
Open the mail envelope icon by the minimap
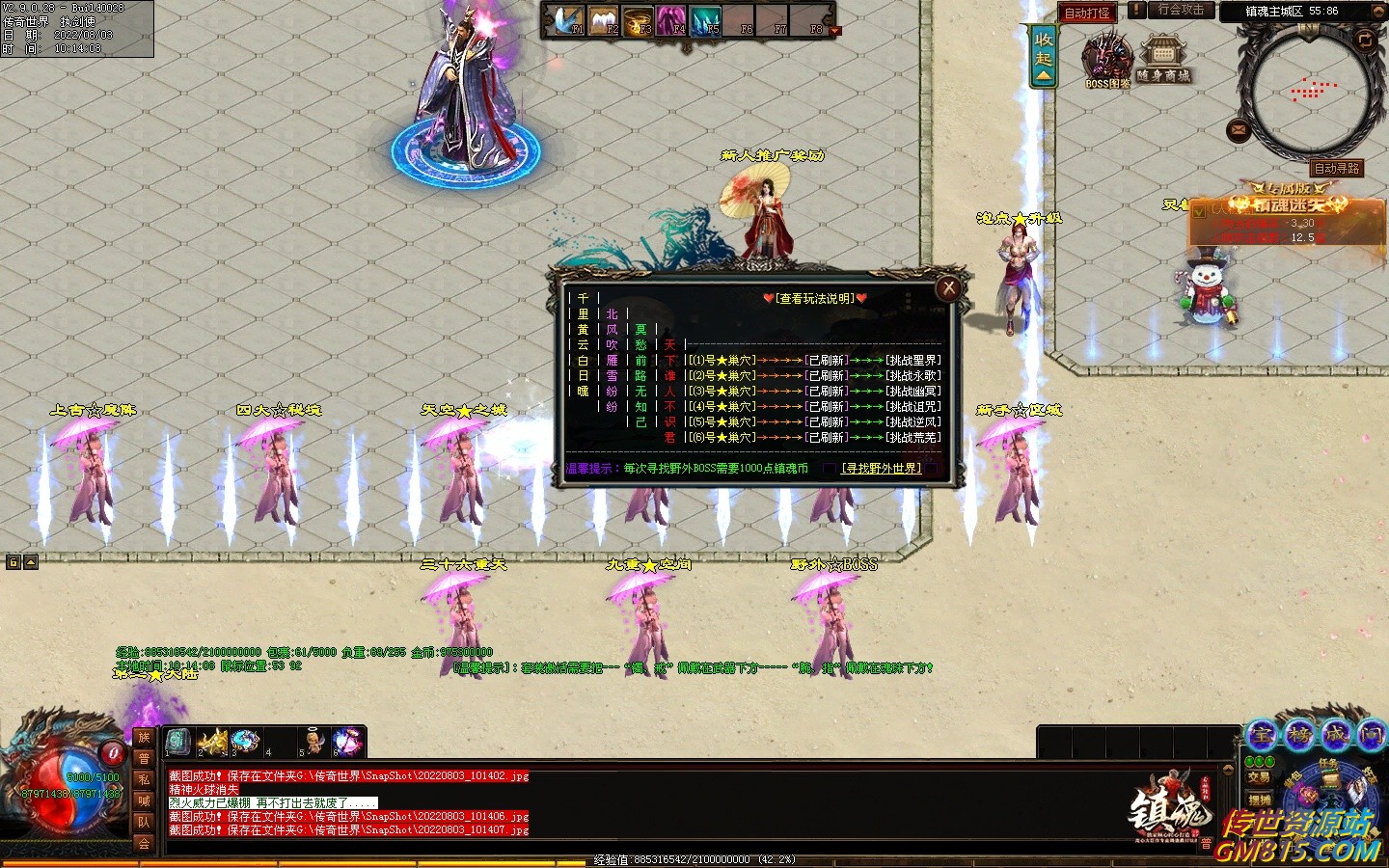point(1239,130)
